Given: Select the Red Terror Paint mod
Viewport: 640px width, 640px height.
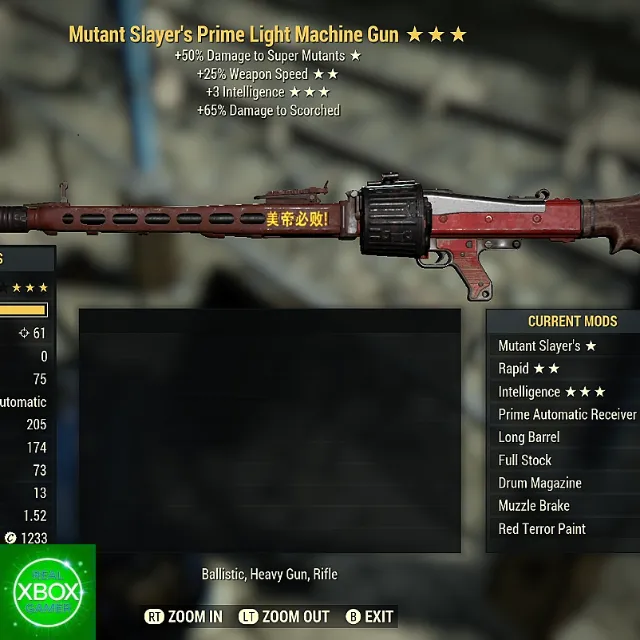Looking at the screenshot, I should click(542, 529).
